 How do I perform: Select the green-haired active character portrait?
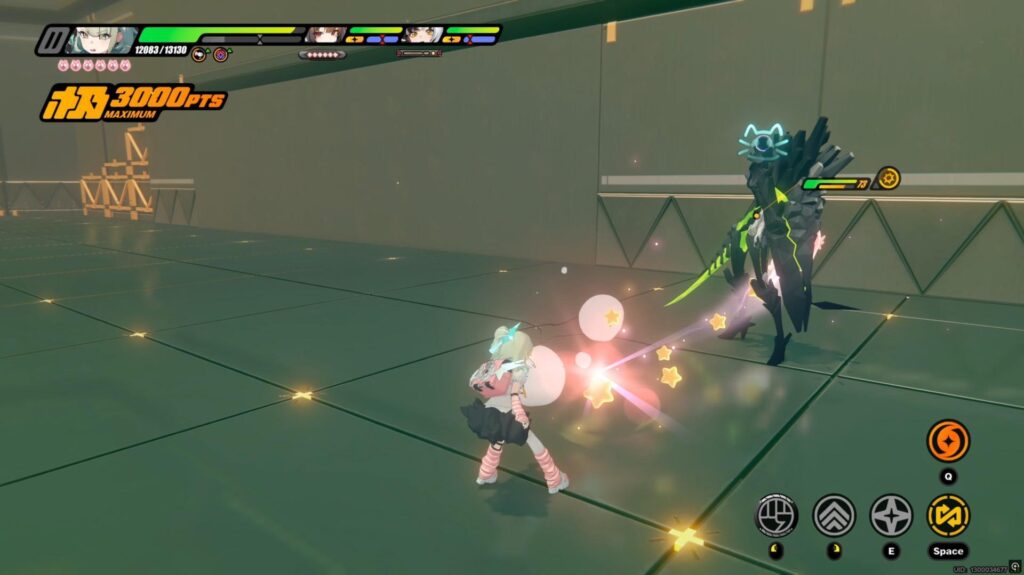pyautogui.click(x=100, y=41)
